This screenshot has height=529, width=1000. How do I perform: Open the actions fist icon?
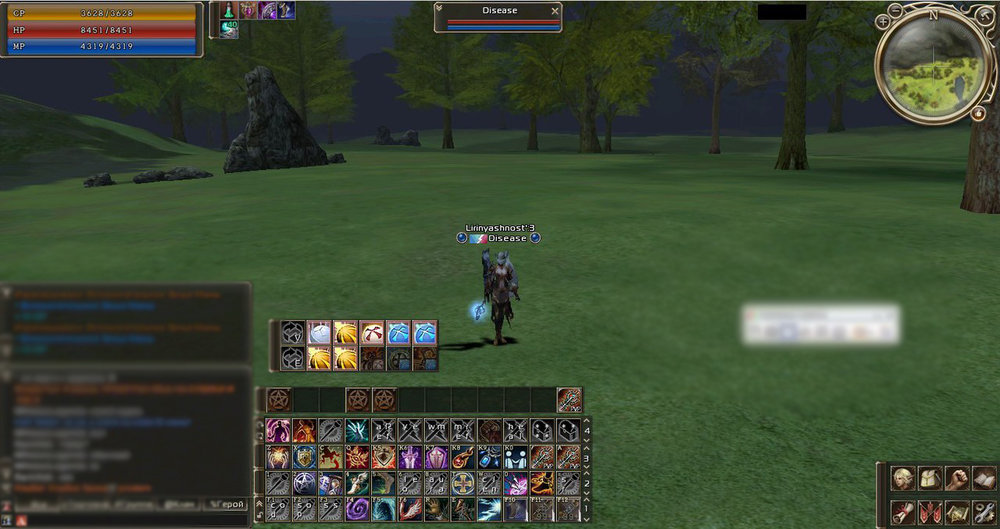[x=957, y=478]
